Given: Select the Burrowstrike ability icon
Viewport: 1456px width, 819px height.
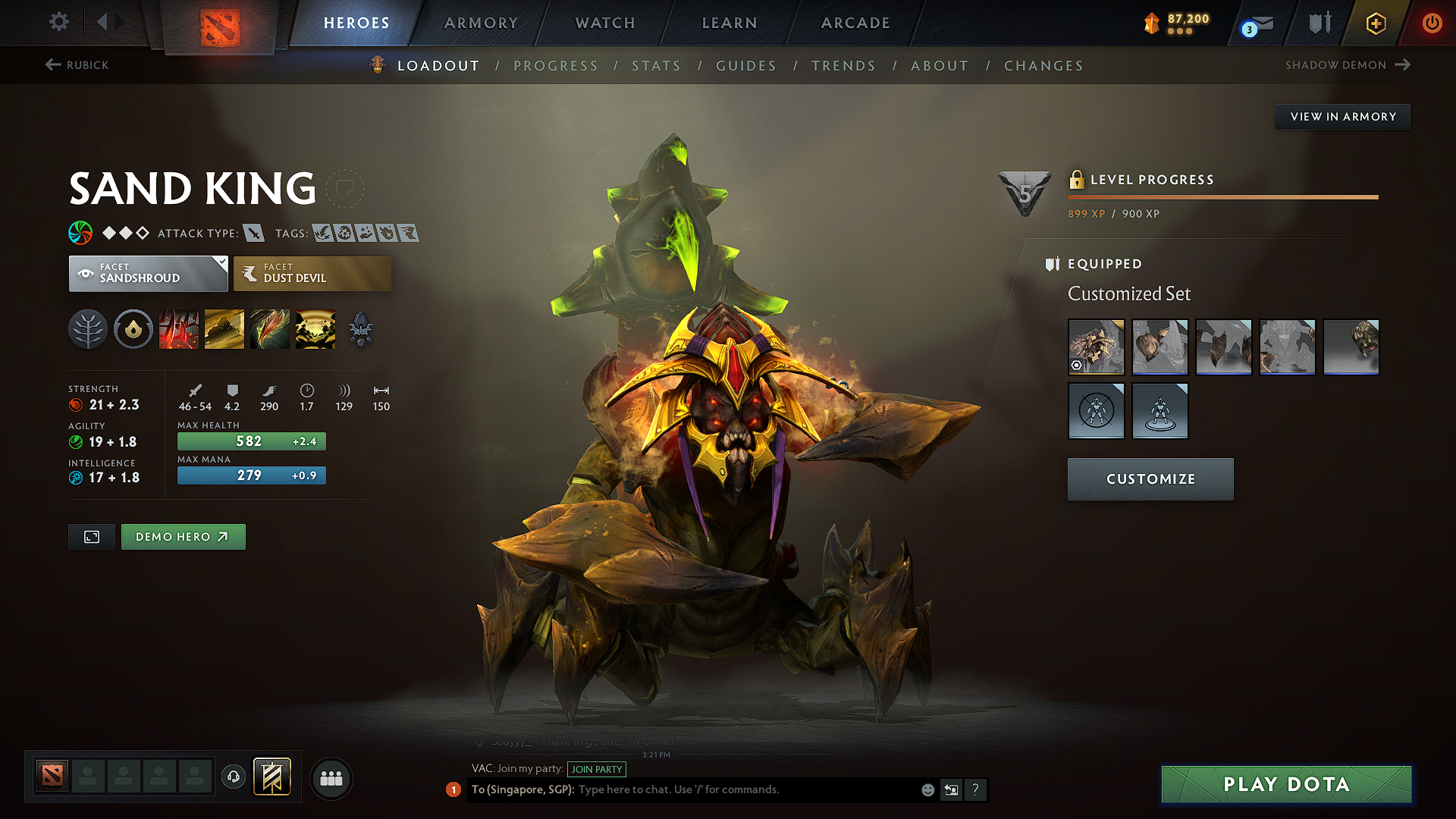Looking at the screenshot, I should pos(179,329).
